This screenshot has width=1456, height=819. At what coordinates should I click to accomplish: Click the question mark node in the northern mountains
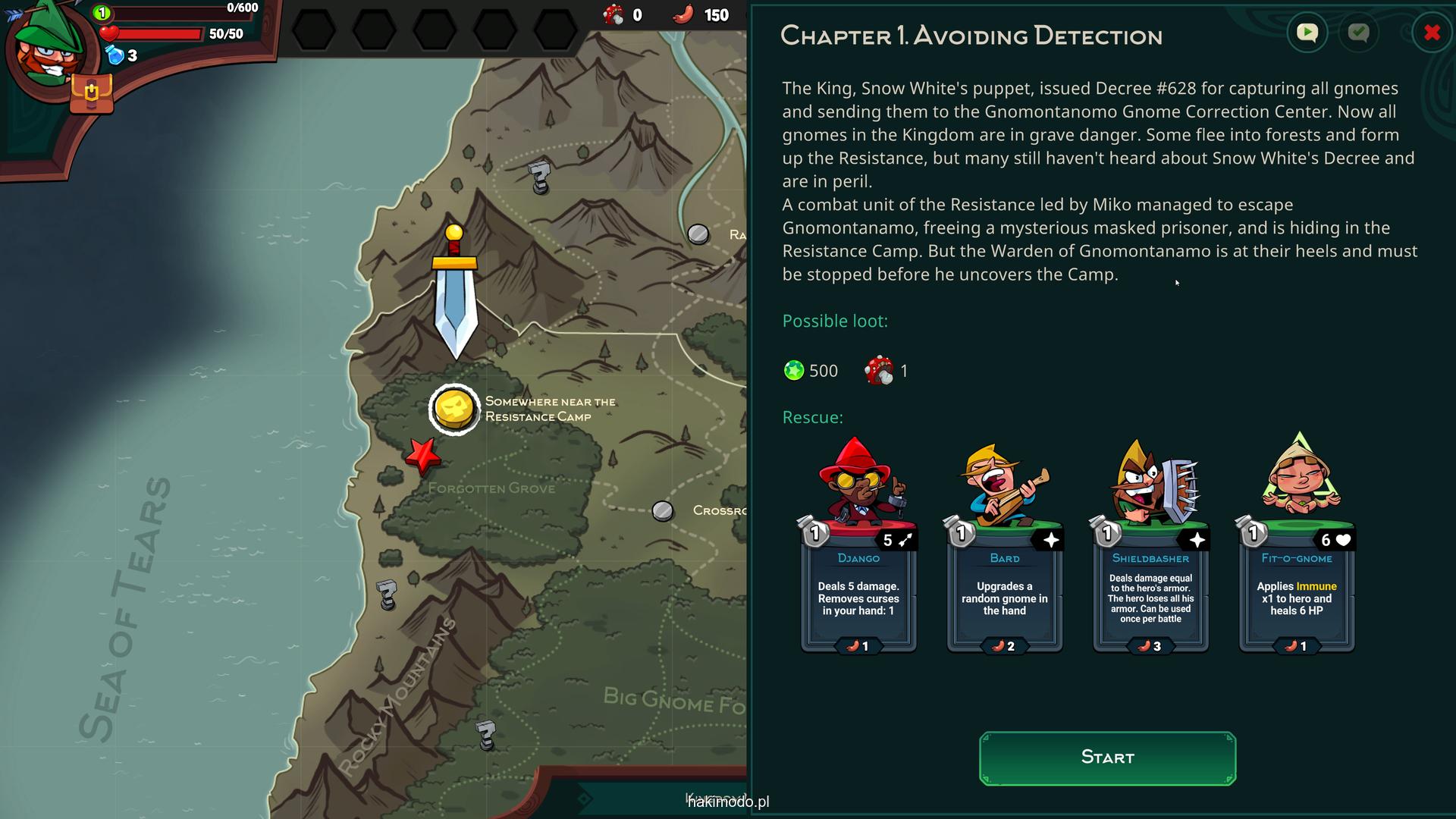(x=539, y=177)
